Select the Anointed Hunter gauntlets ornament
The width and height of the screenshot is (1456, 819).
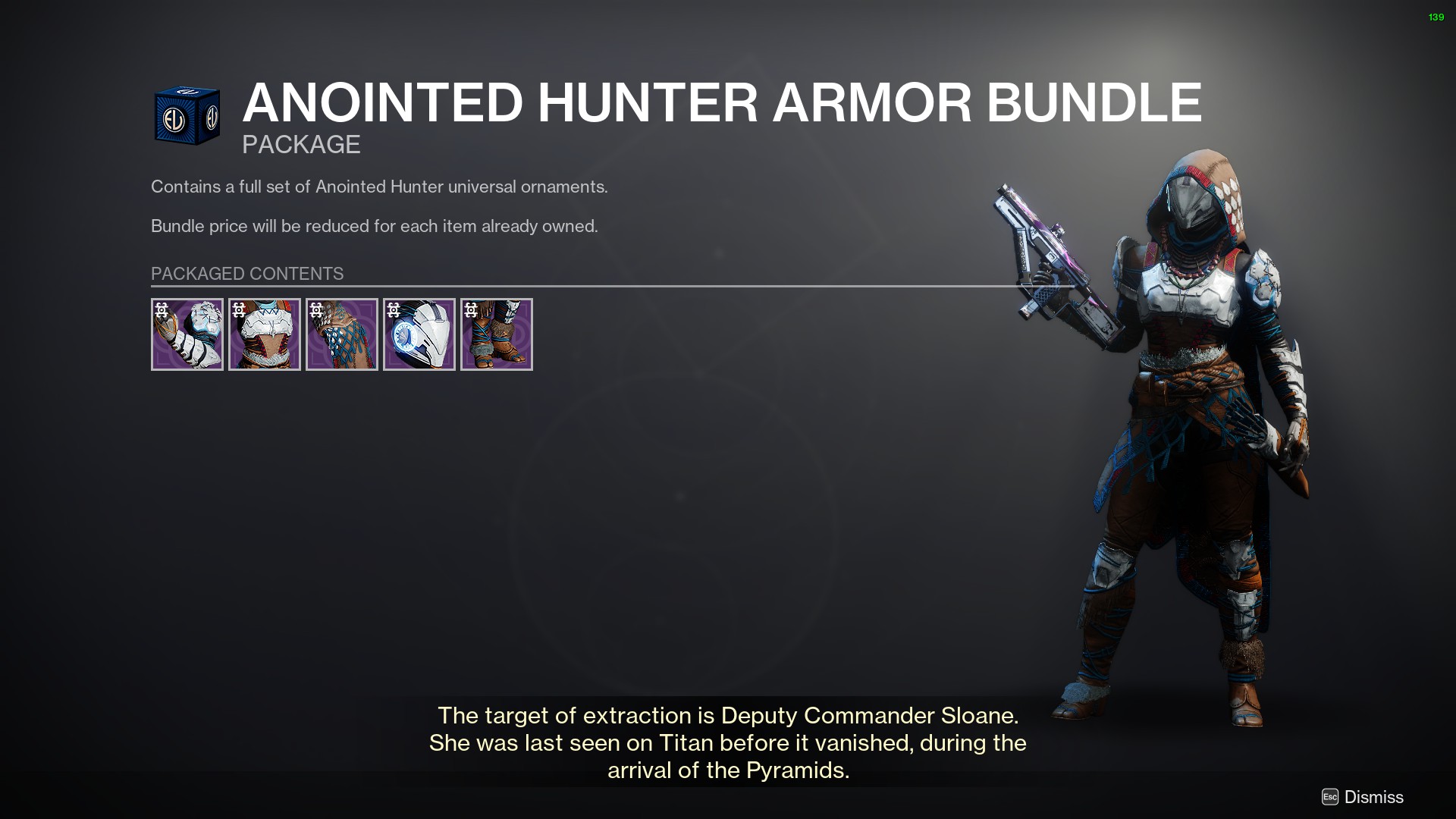click(187, 334)
